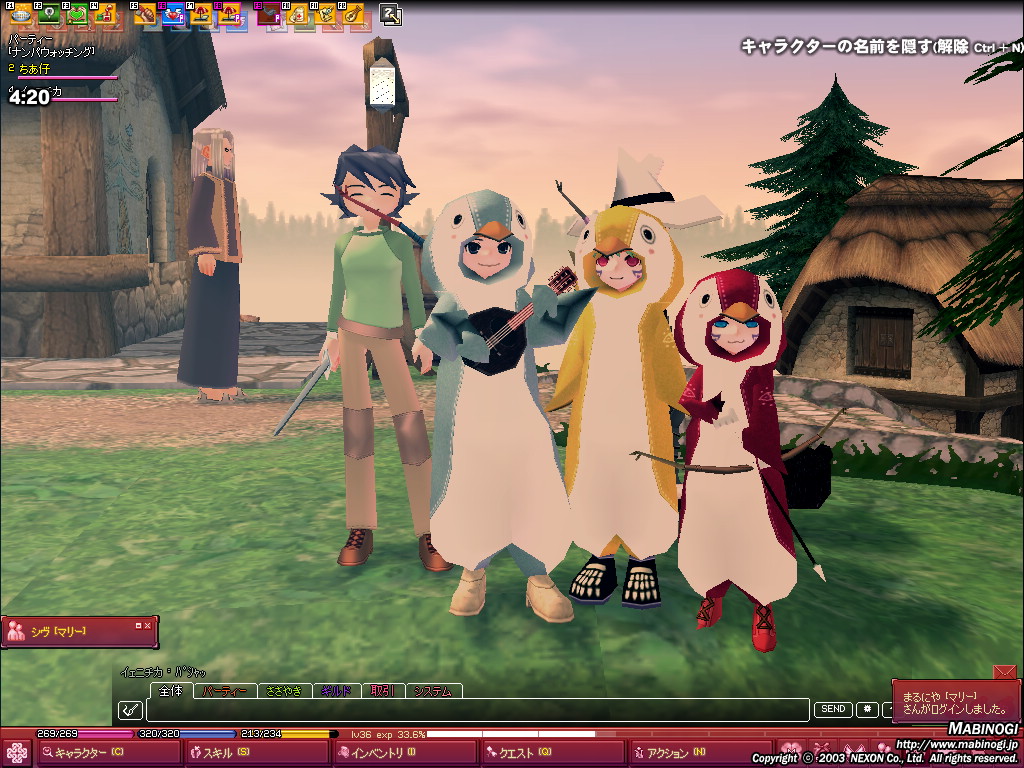Select the 全体 all chat tab

coord(171,691)
